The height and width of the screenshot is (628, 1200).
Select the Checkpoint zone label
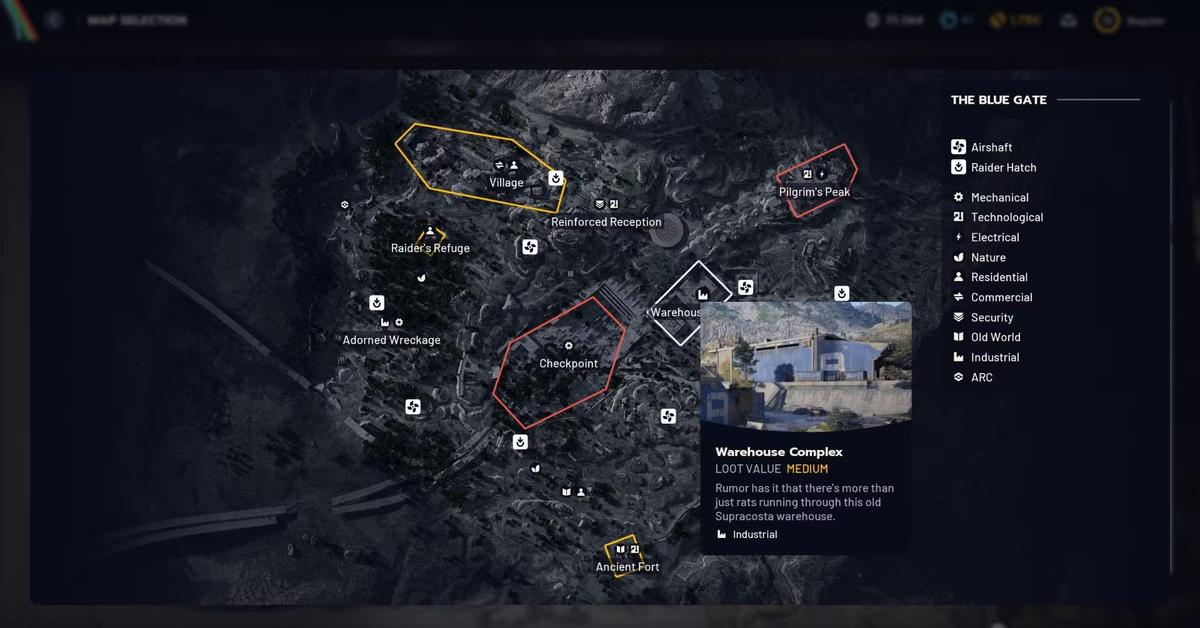568,363
